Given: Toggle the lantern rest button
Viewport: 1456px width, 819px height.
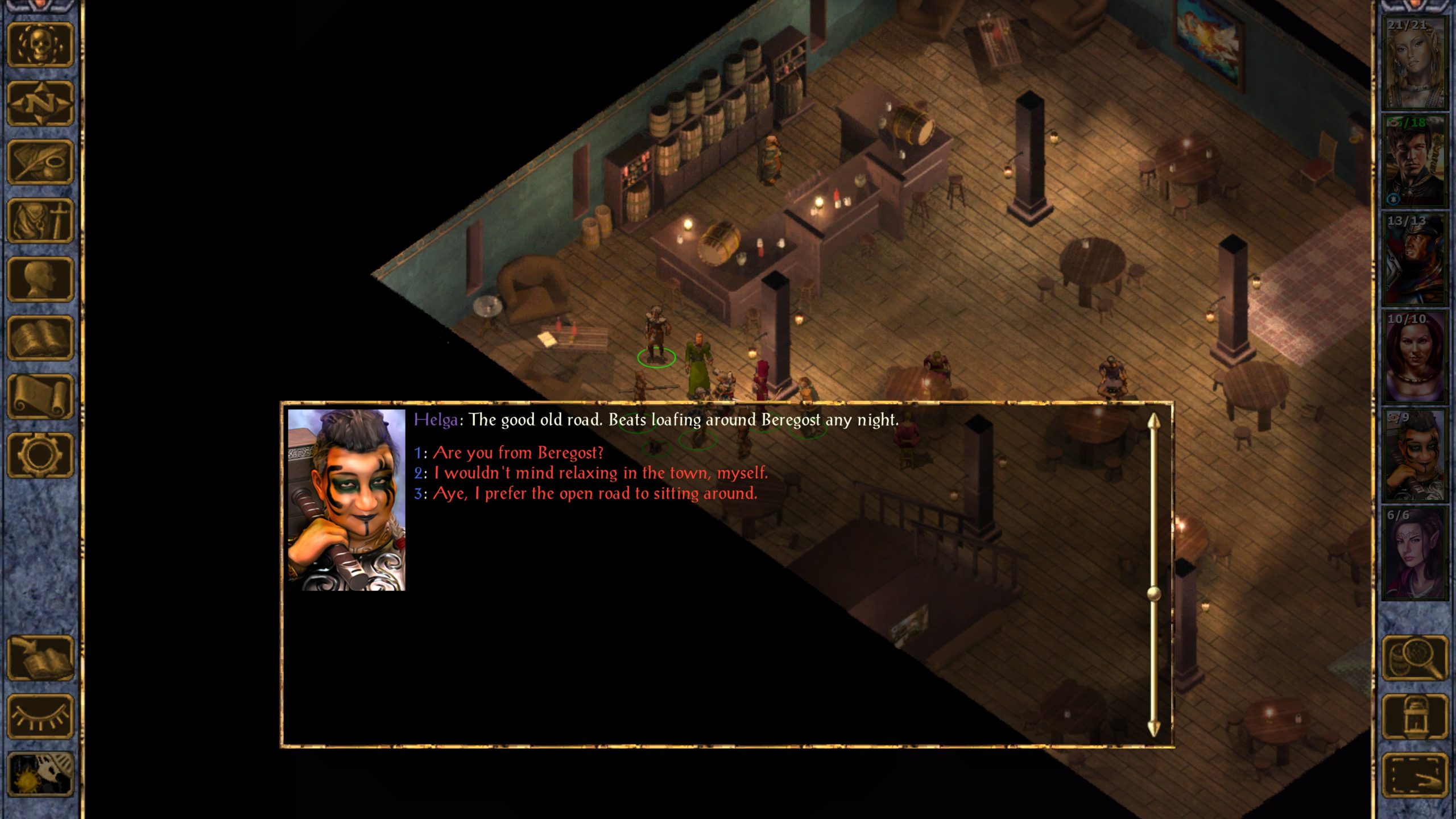Looking at the screenshot, I should tap(1414, 717).
